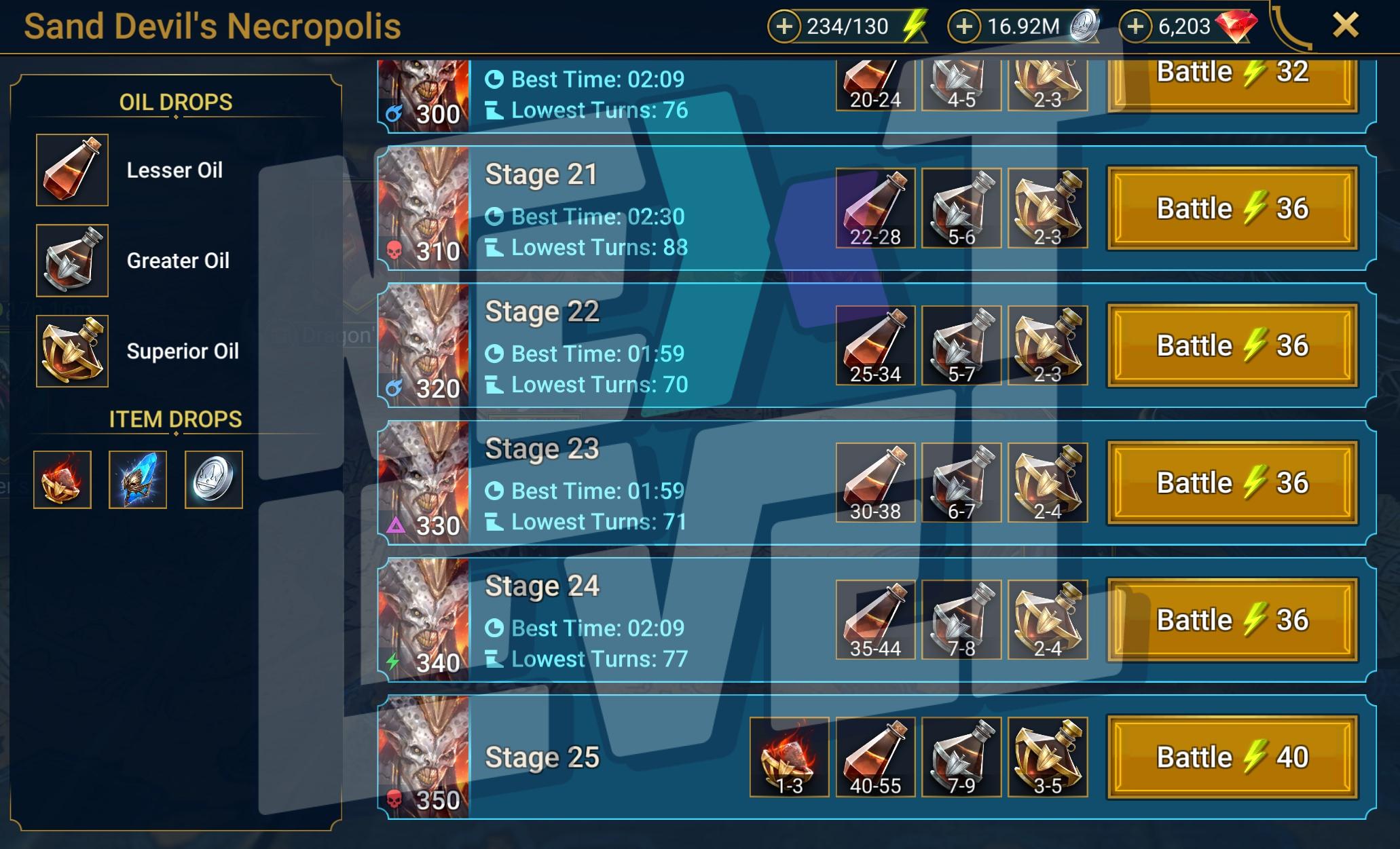This screenshot has width=1400, height=849.
Task: Check Stage 21's 22-28 lesser oil reward
Action: click(875, 208)
